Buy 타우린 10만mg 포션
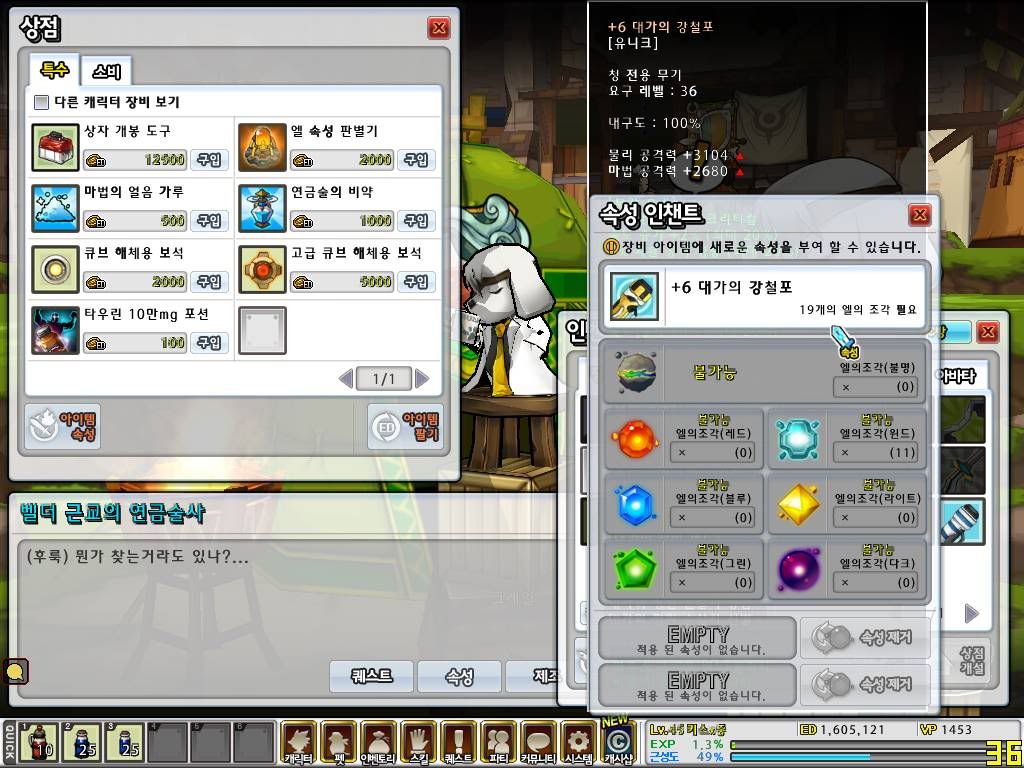1024x768 pixels. tap(209, 343)
